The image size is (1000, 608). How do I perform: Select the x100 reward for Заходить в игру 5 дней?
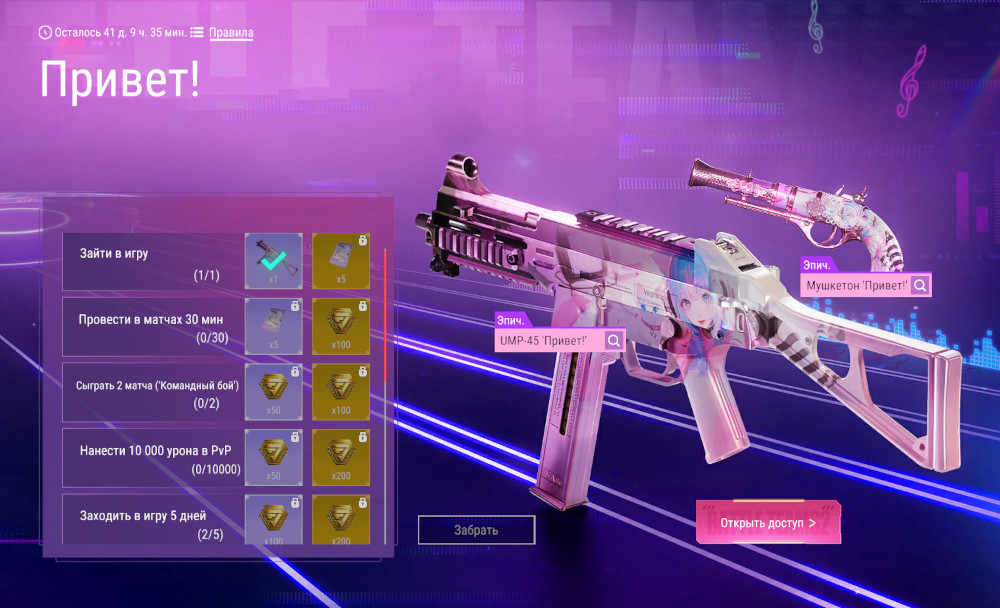click(274, 519)
